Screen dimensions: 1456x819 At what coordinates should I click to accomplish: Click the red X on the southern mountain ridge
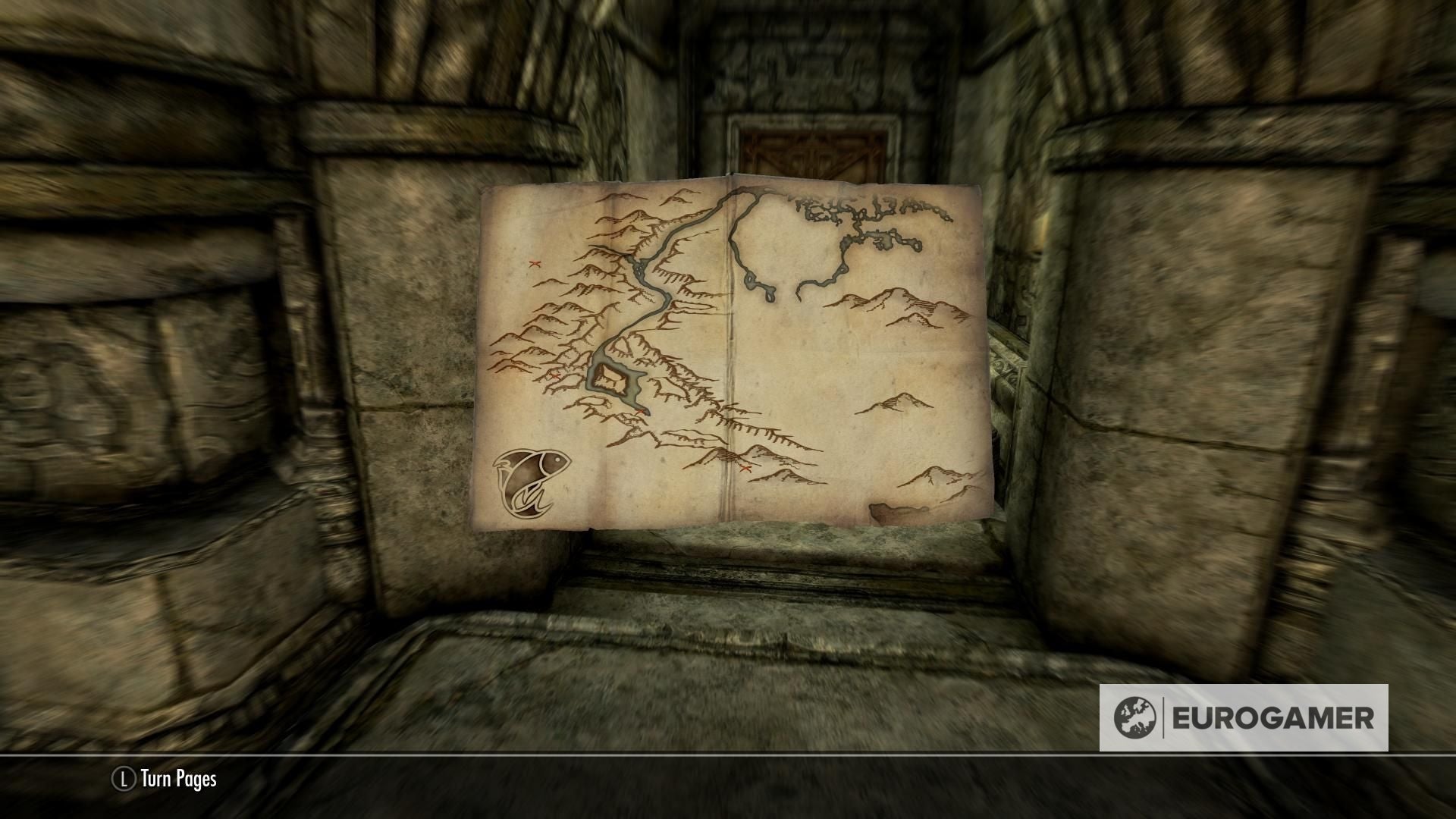[744, 468]
